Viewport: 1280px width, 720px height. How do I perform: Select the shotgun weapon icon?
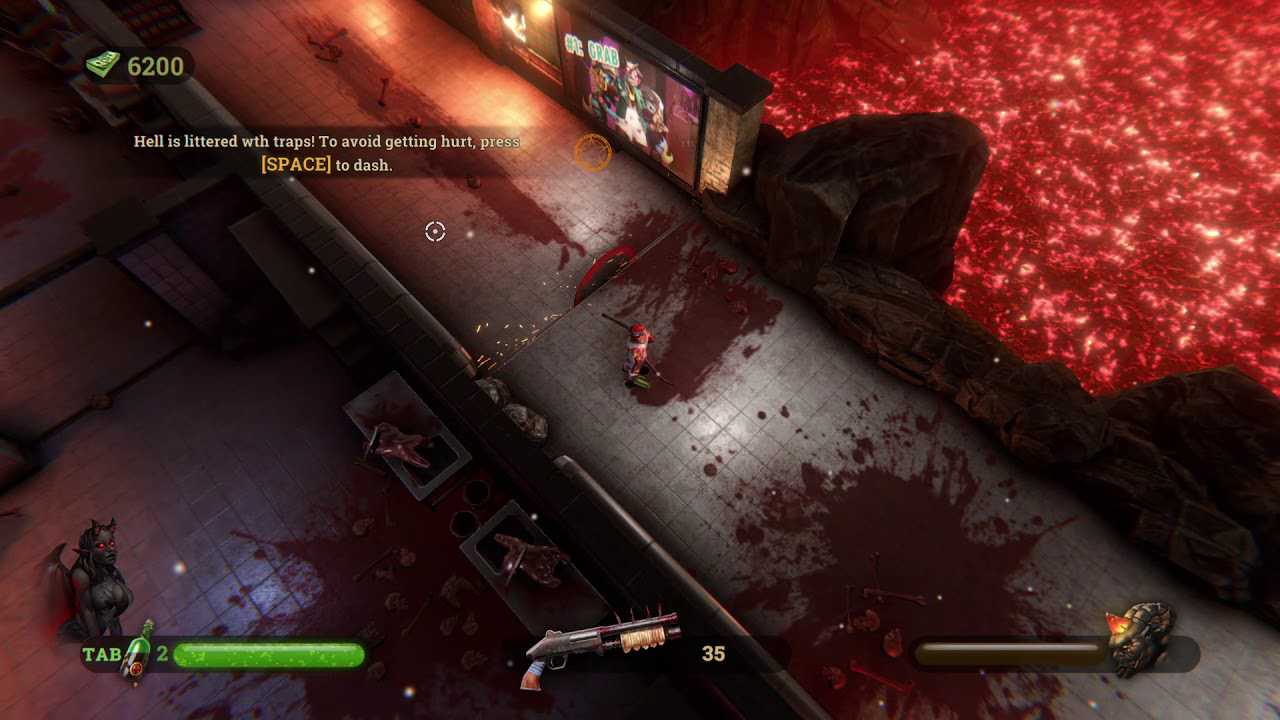[x=600, y=646]
